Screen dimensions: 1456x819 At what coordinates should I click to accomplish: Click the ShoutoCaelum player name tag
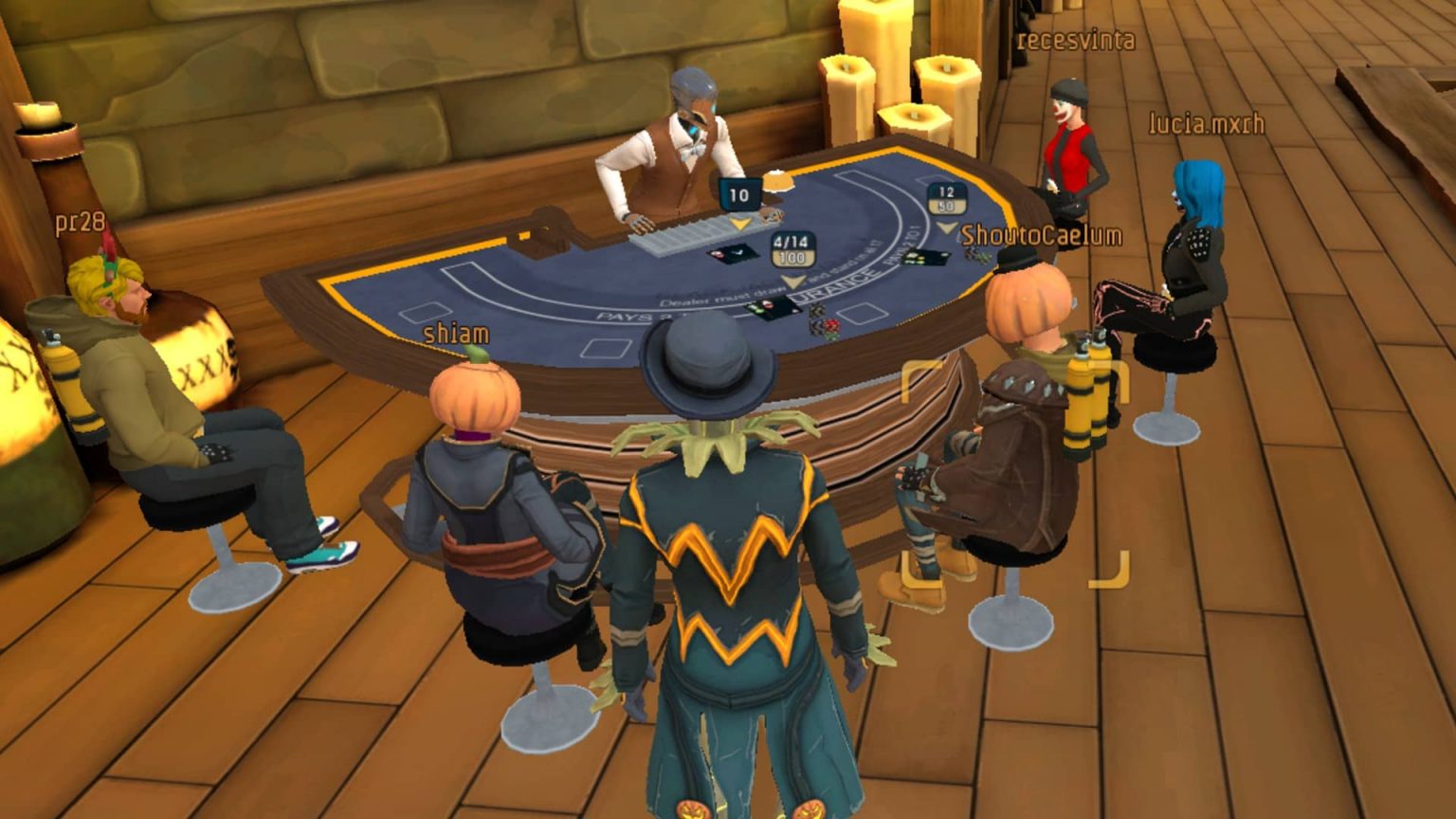pos(1041,235)
